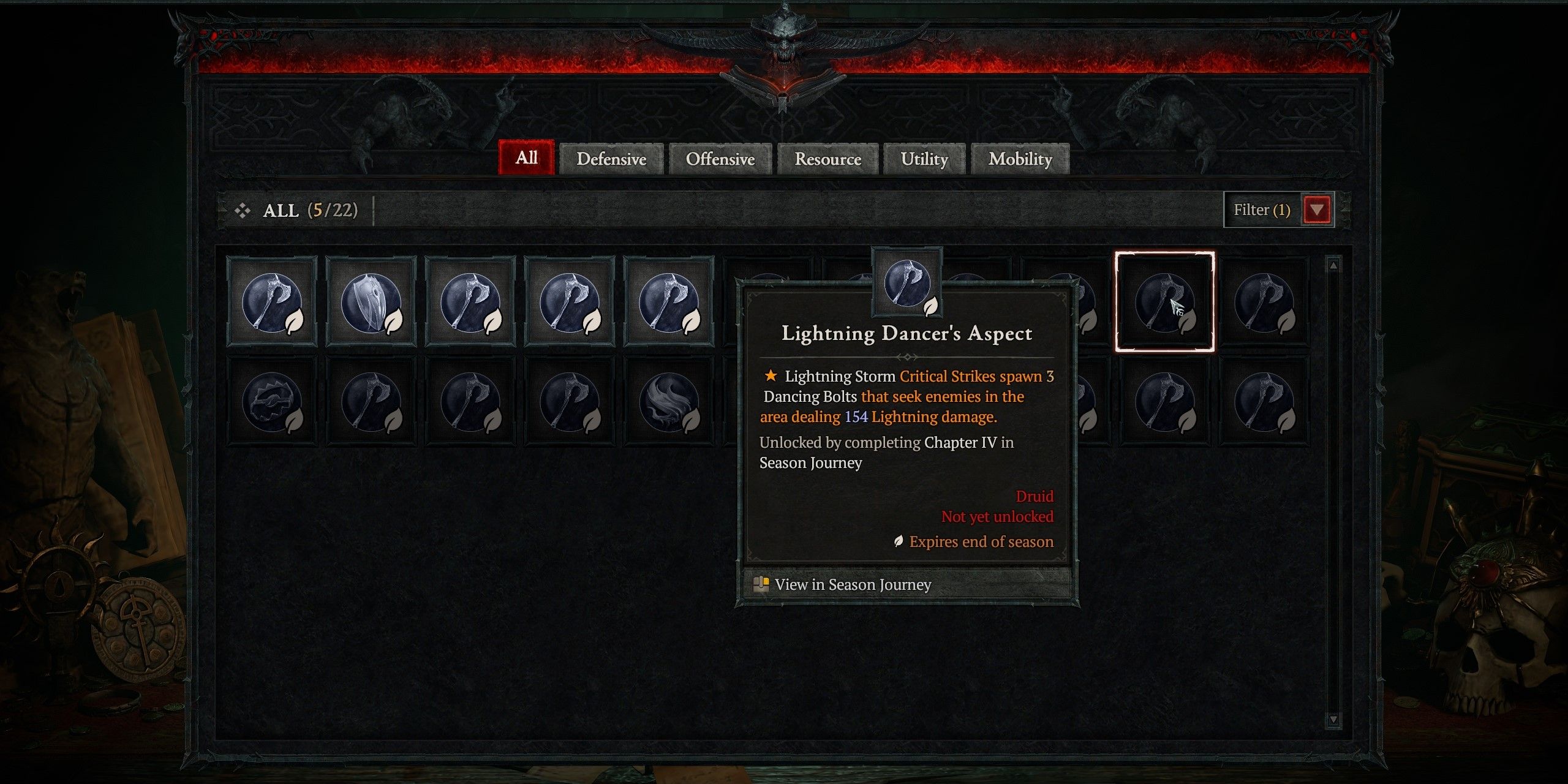
Task: Select the gauntlet aspect in the second row
Action: [x=273, y=401]
